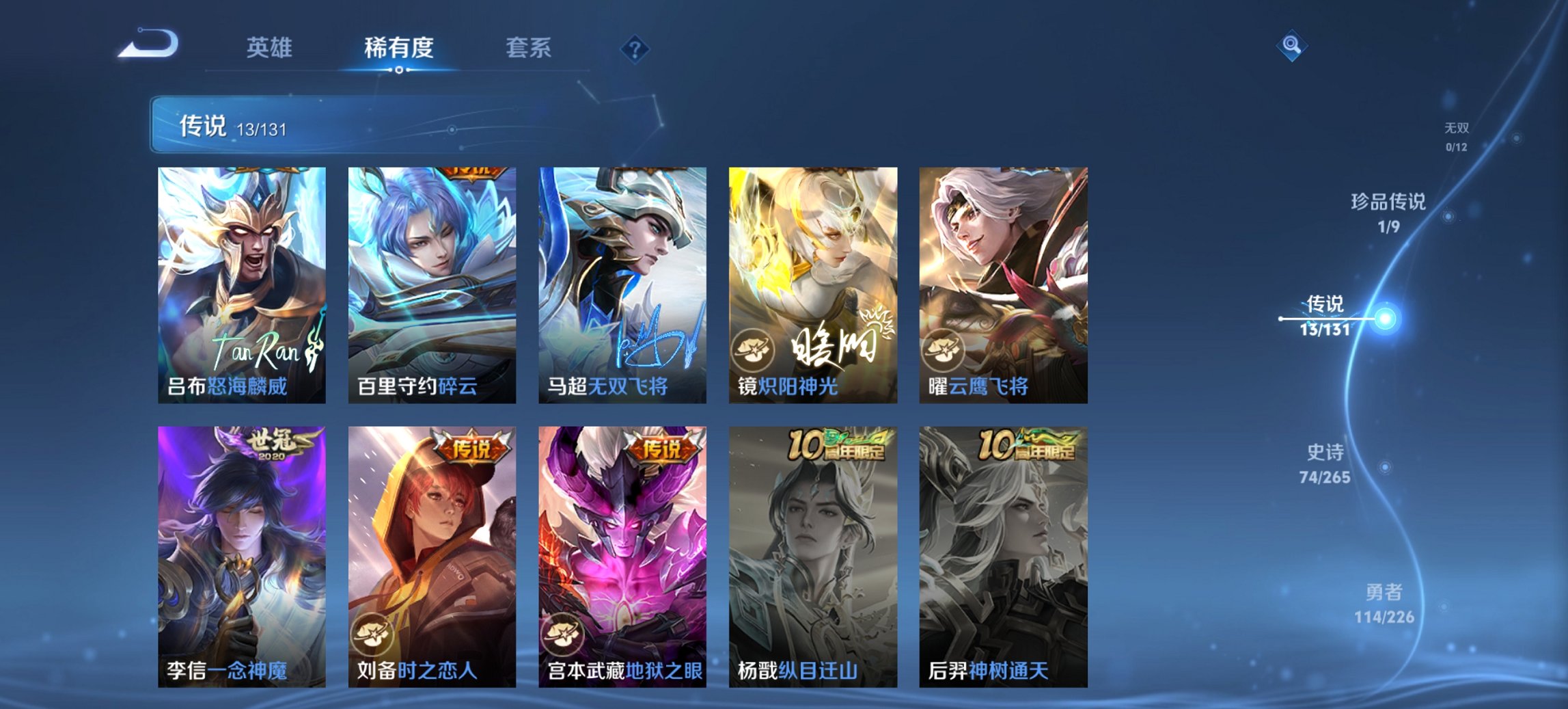
Task: Click the back arrow icon at top left
Action: click(147, 44)
